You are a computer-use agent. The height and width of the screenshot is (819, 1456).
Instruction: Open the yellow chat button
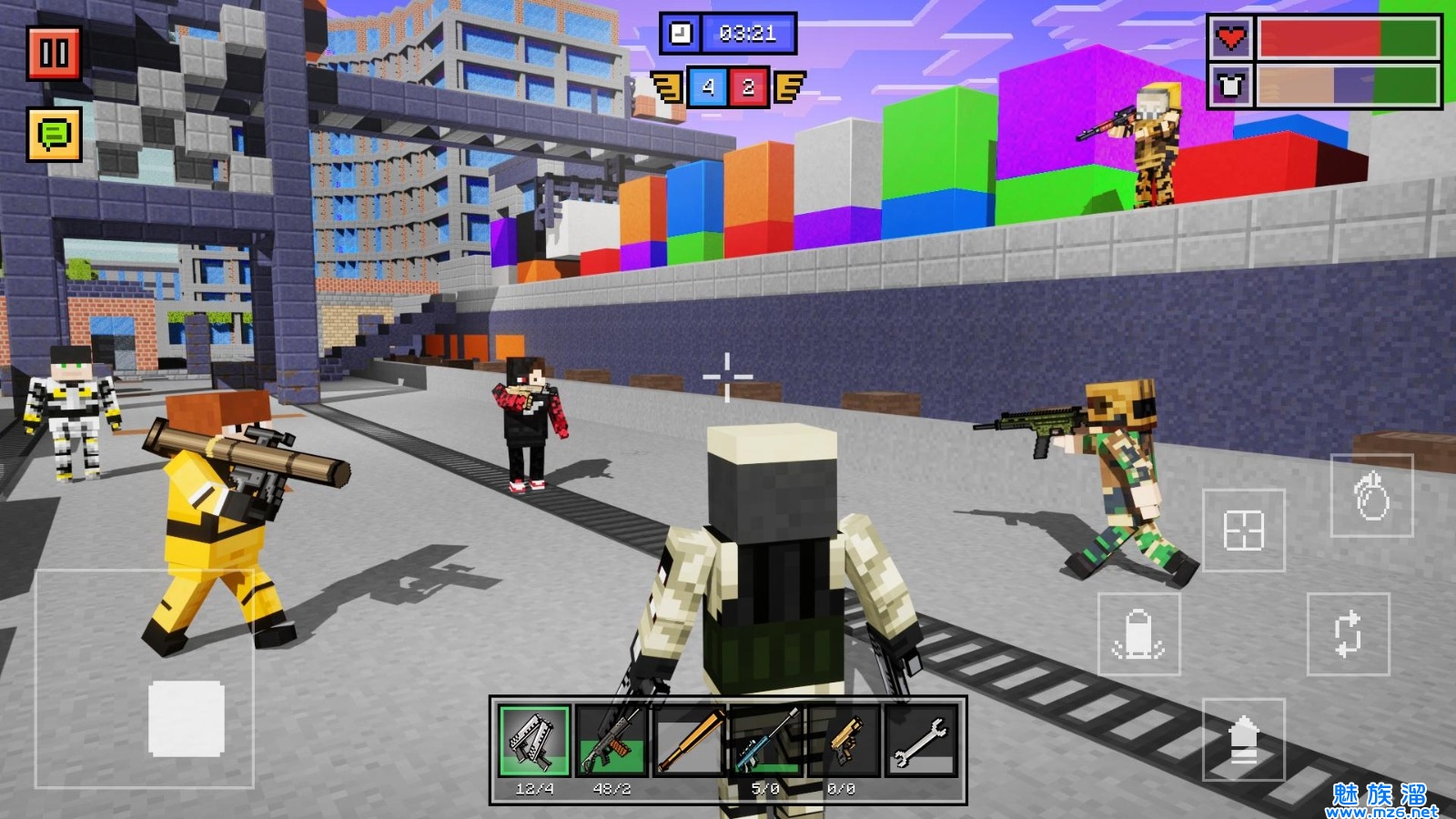pos(55,134)
